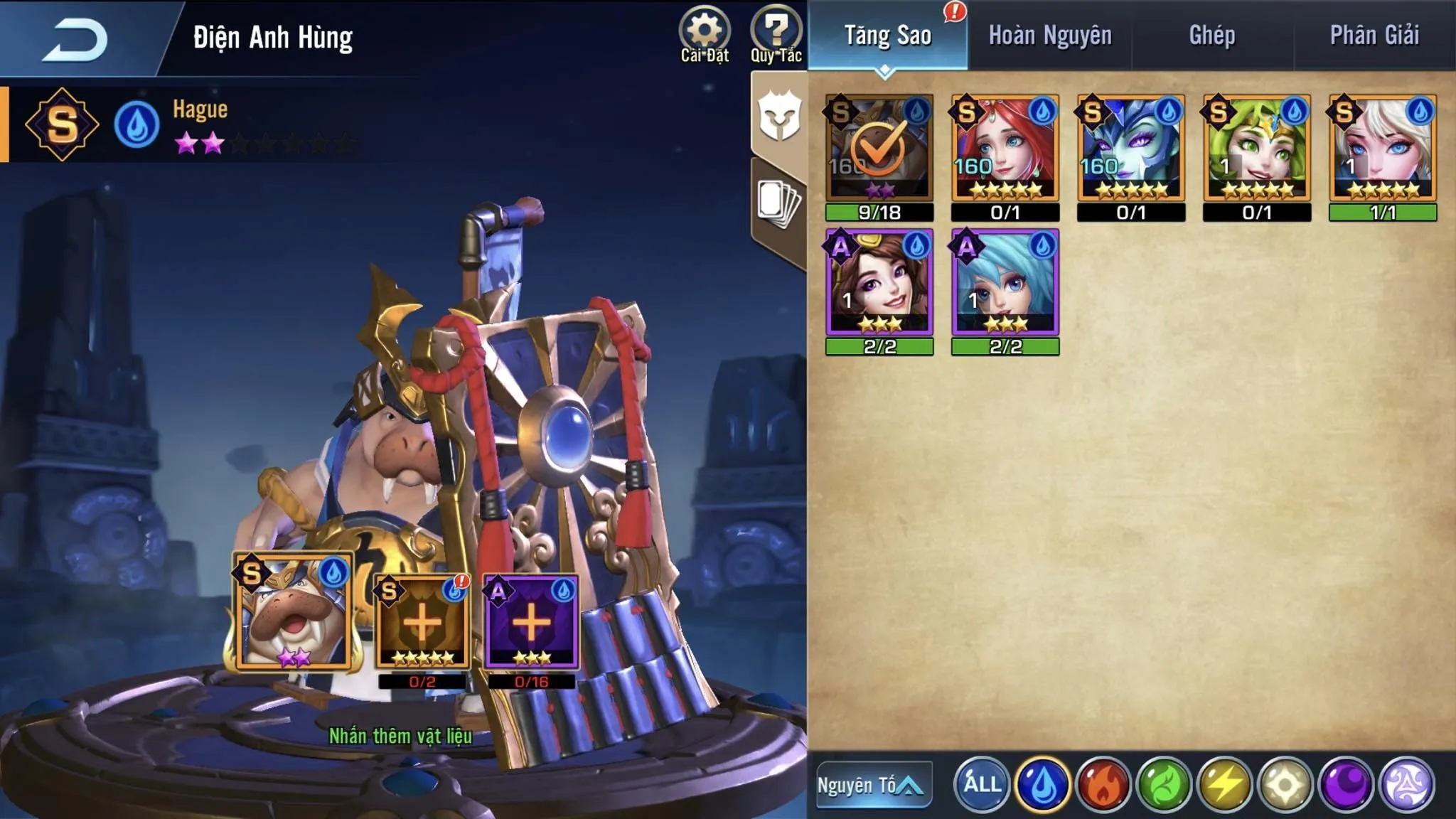1456x819 pixels.
Task: Pick the blue-skinned S hero card
Action: 1131,148
